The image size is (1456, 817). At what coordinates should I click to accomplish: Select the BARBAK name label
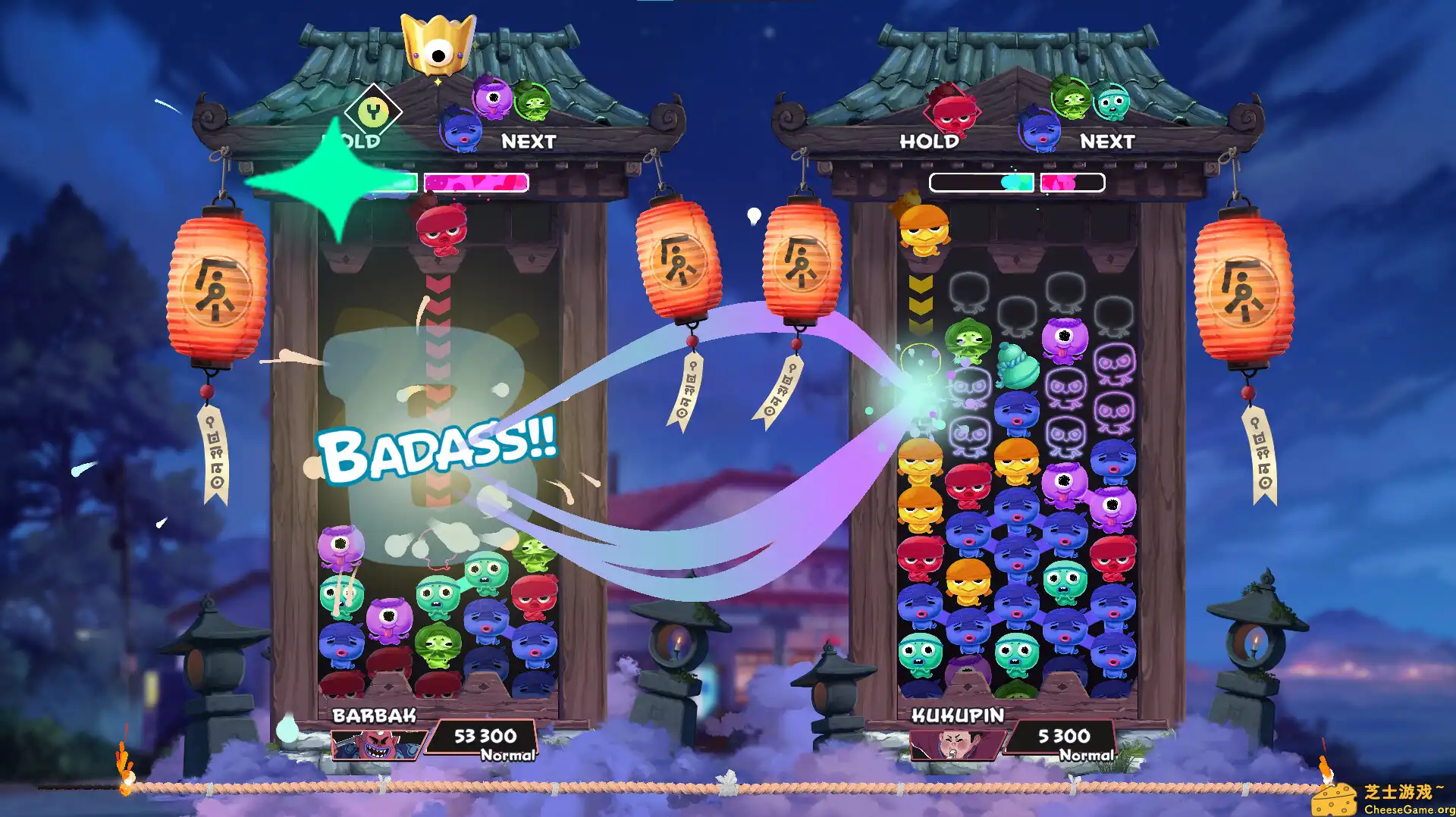coord(373,714)
